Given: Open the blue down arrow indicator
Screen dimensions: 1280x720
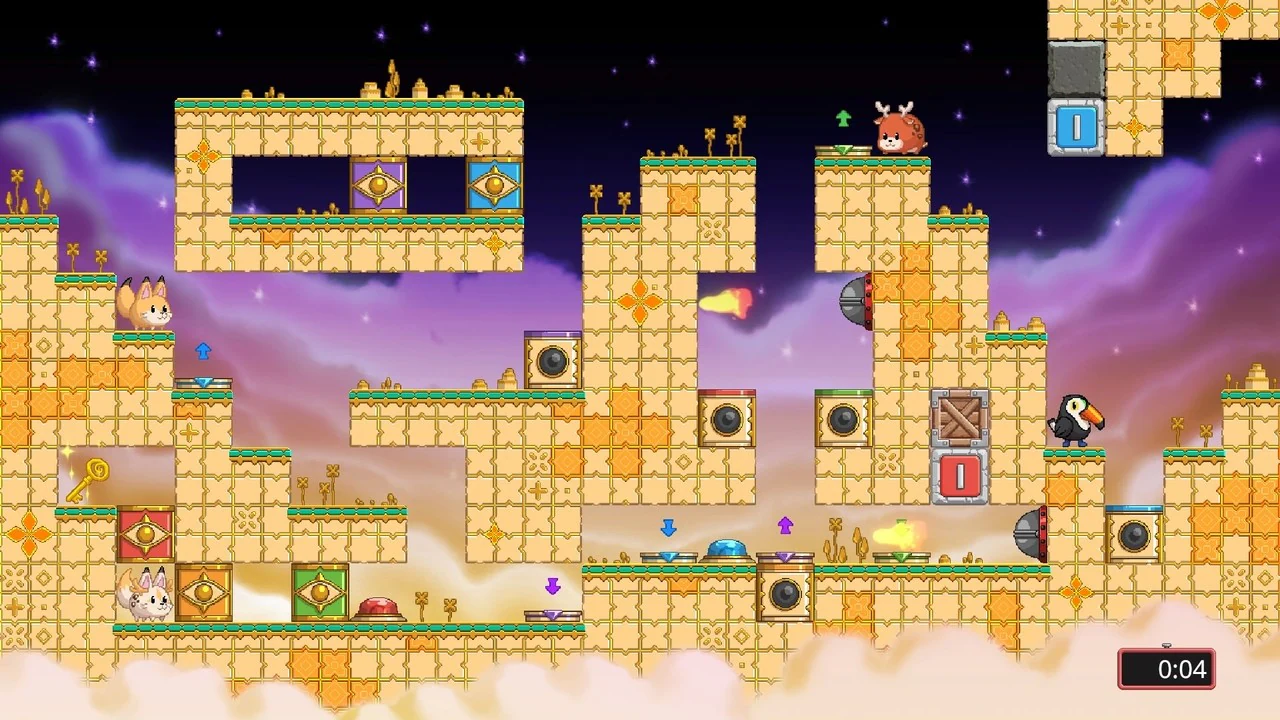Looking at the screenshot, I should (668, 528).
